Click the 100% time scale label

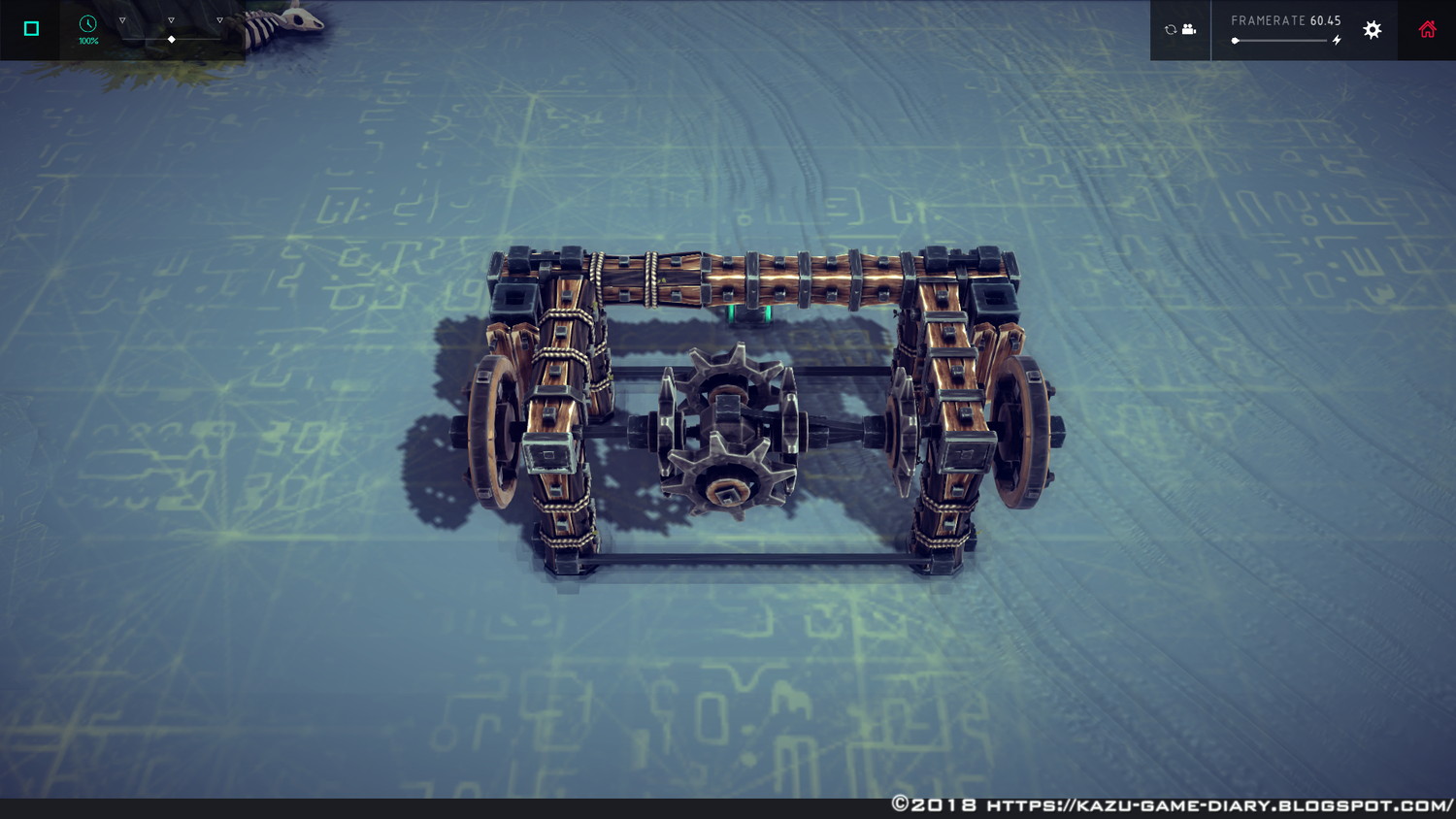[87, 42]
